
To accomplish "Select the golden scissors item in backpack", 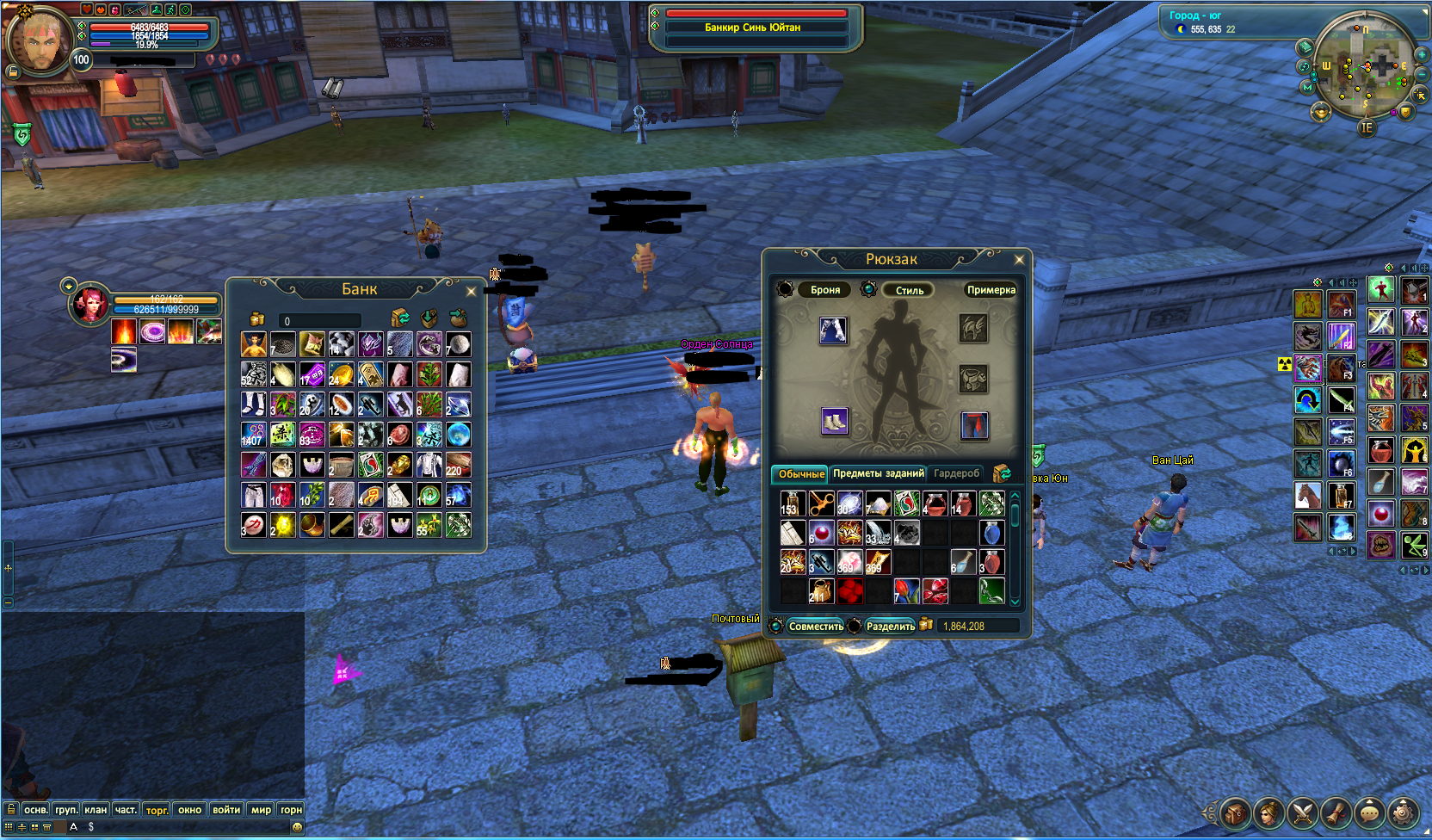I will coord(821,503).
